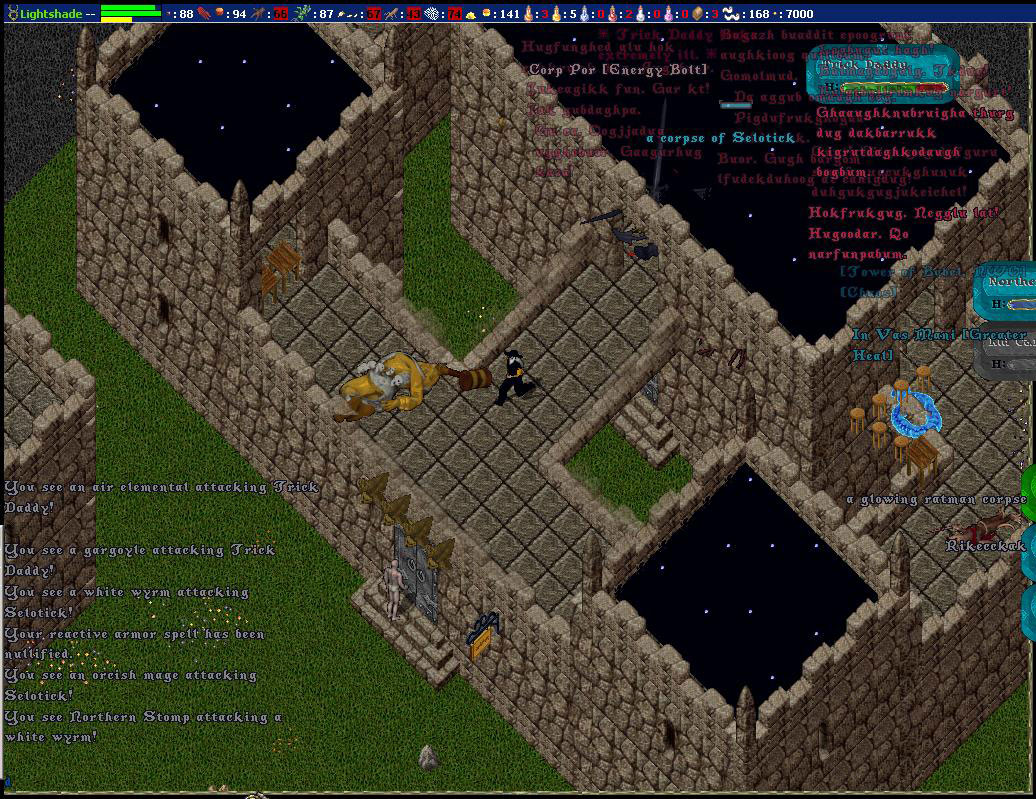Select the green status bar at right edge
The height and width of the screenshot is (799, 1036).
pyautogui.click(x=1029, y=493)
